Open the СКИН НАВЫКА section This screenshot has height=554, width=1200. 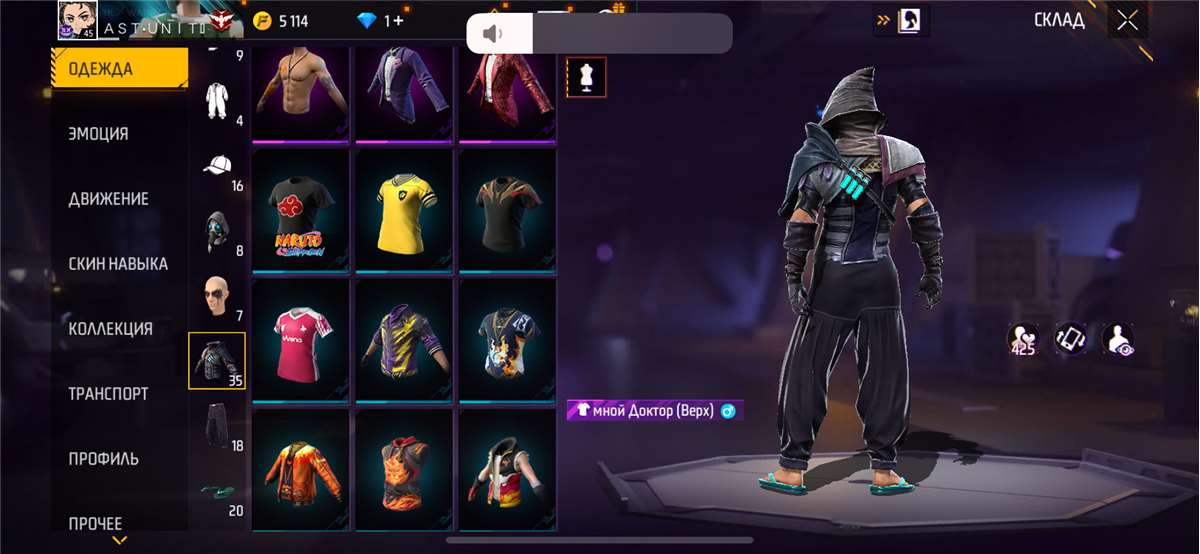pos(117,264)
